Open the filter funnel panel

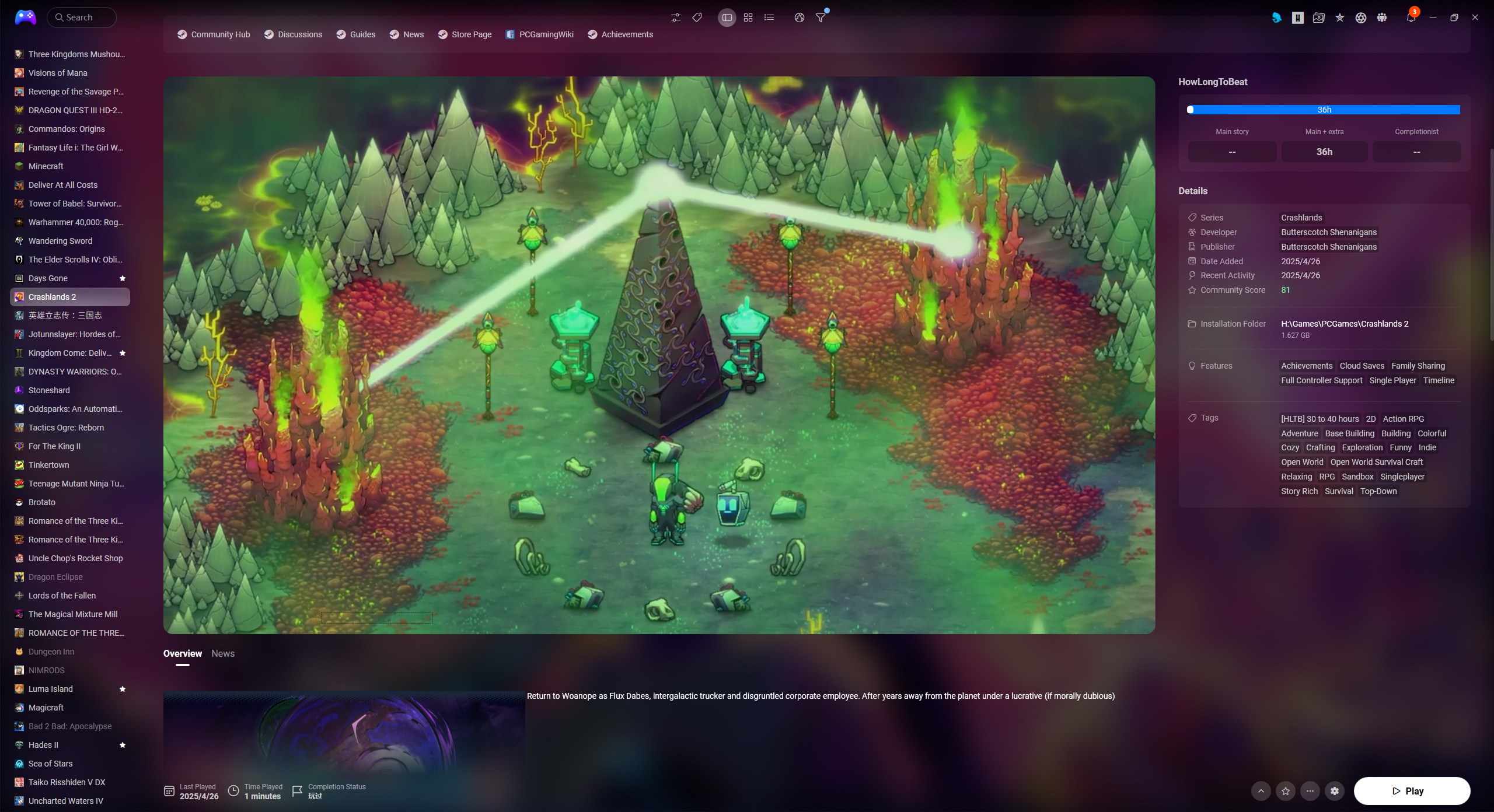pyautogui.click(x=820, y=17)
